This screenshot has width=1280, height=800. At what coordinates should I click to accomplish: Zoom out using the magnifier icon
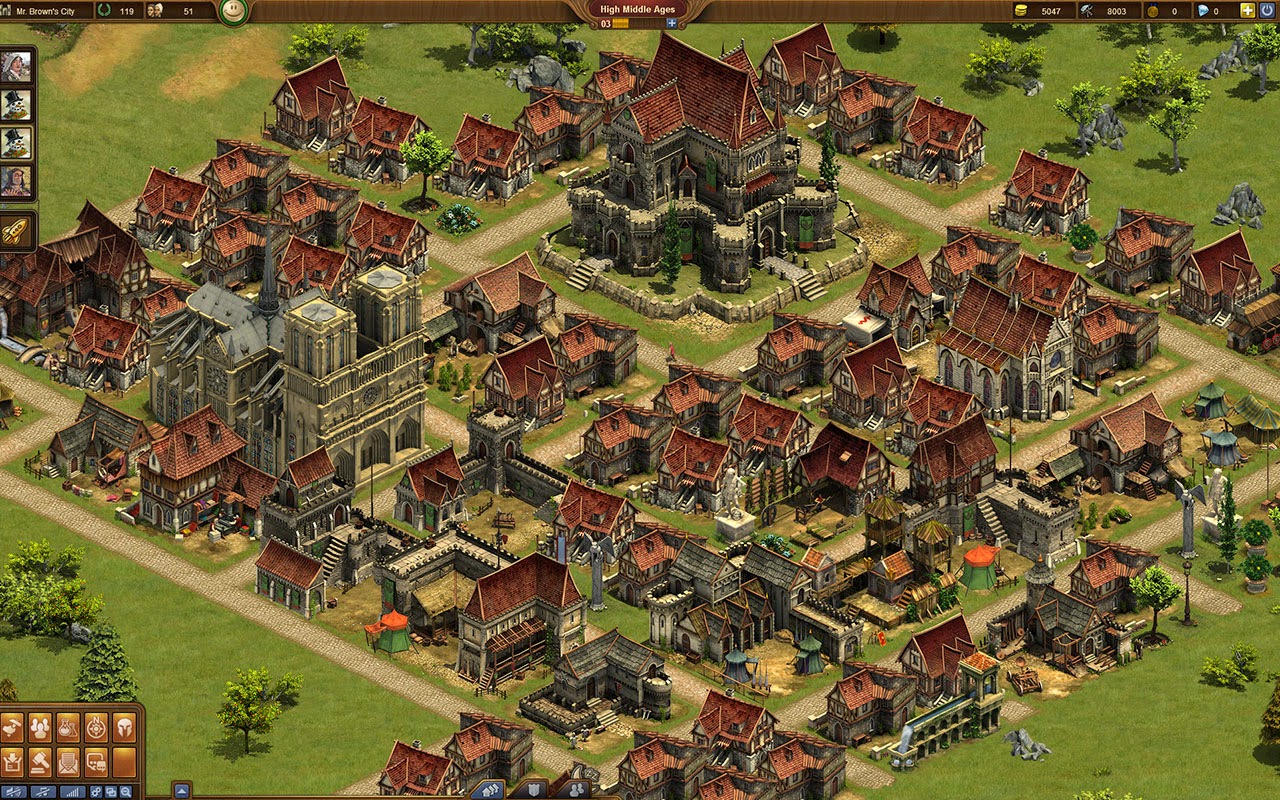click(x=127, y=790)
